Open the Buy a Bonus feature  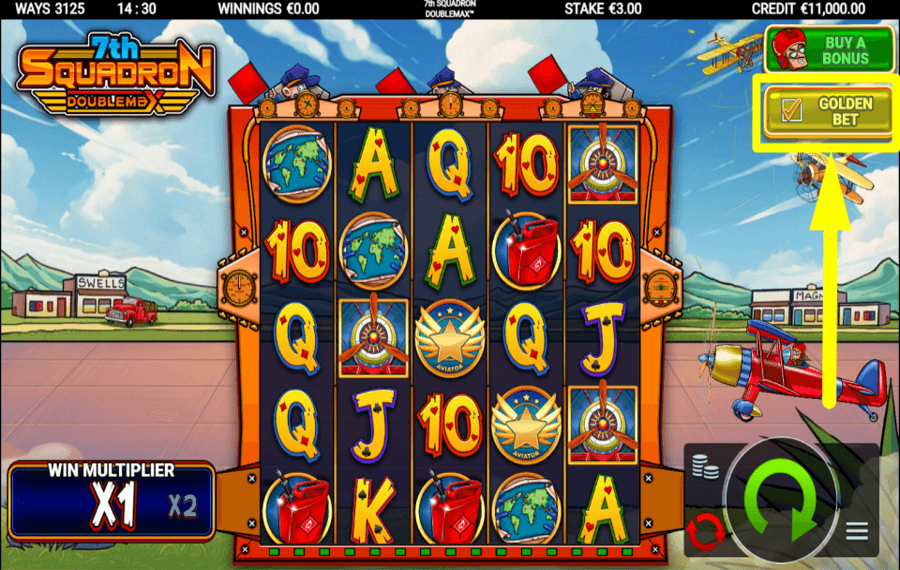(x=829, y=50)
